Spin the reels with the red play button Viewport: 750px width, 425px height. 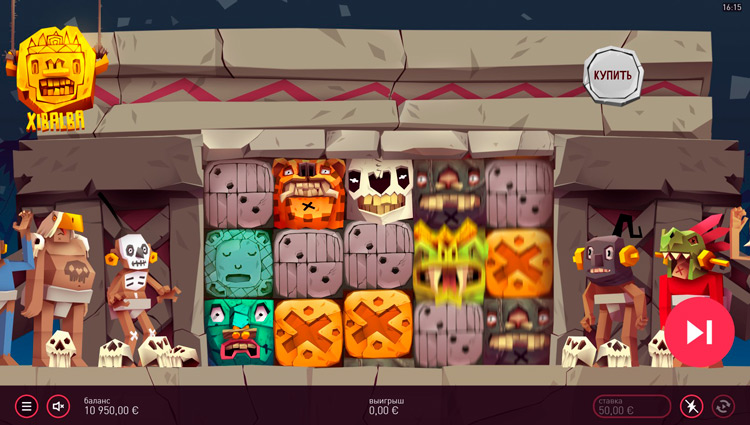coord(698,332)
